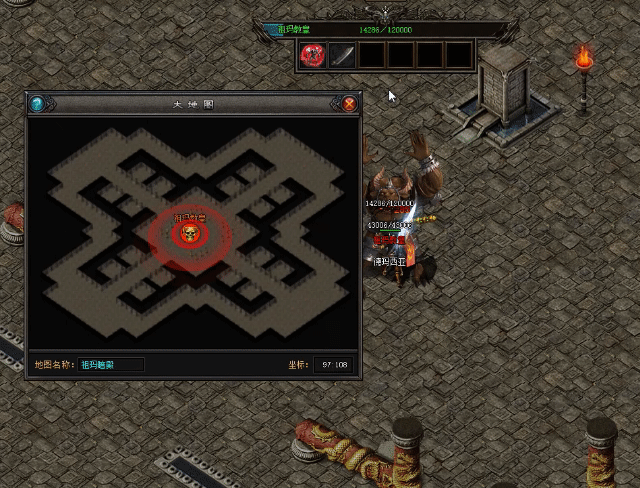The image size is (640, 488).
Task: Click the red monster icon in the boss panel
Action: (312, 55)
